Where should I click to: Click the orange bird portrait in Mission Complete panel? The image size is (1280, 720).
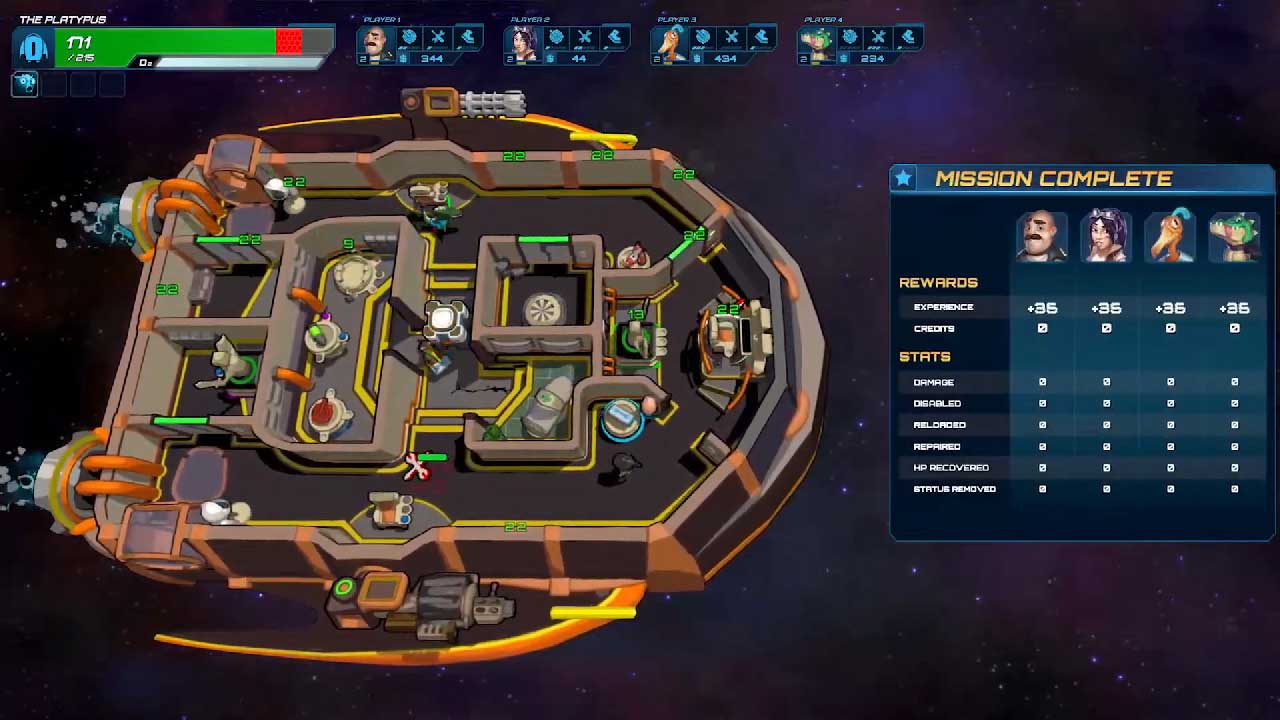[x=1169, y=237]
